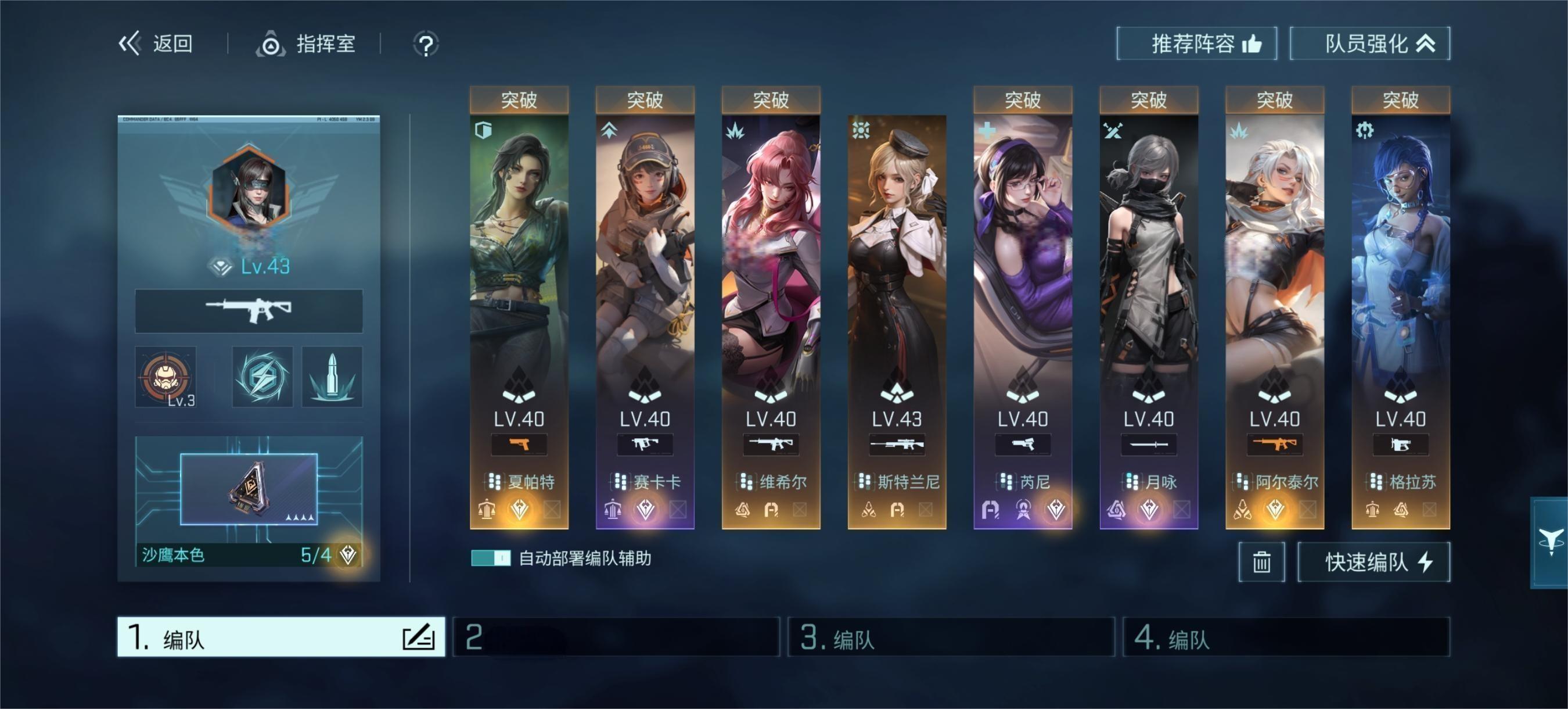The width and height of the screenshot is (1568, 709).
Task: Show the 推荐阵容 recommended lineup
Action: tap(1196, 44)
